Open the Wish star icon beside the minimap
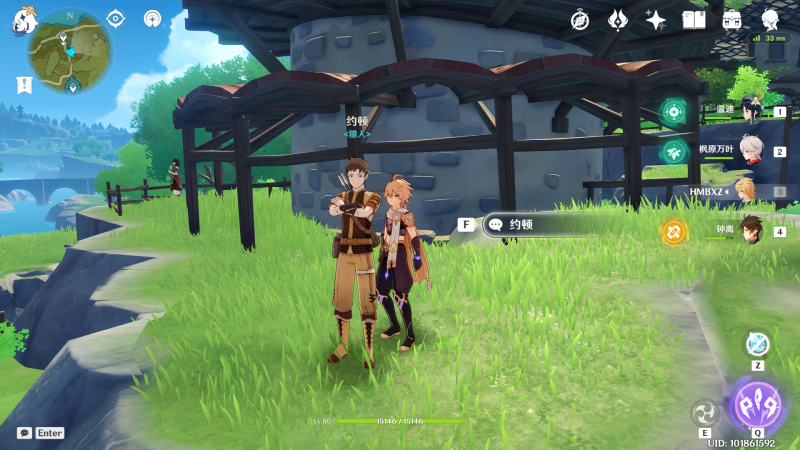This screenshot has height=450, width=800. coord(152,18)
